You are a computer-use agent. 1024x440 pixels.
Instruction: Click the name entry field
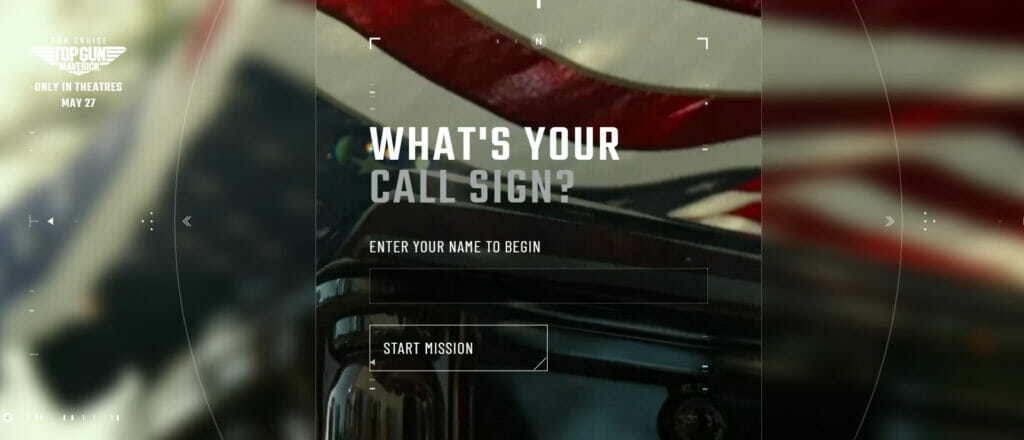[538, 286]
